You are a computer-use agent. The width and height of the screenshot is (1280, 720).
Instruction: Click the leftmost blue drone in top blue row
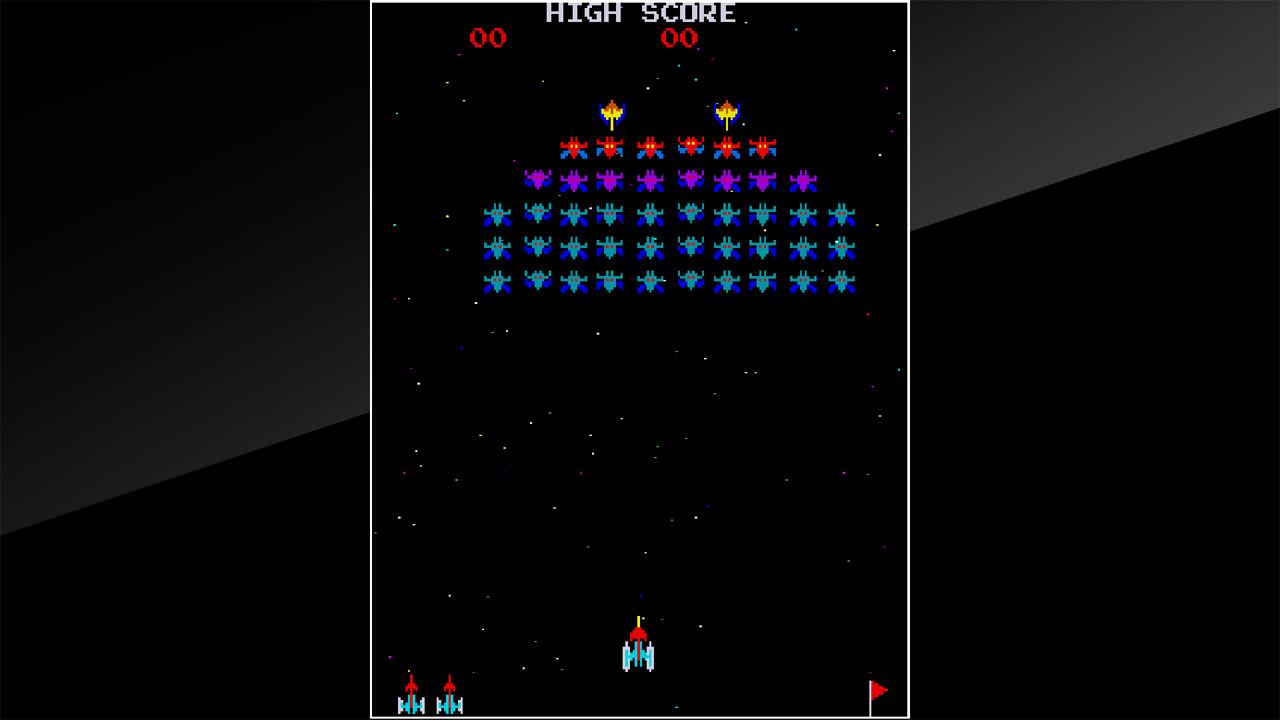click(496, 214)
